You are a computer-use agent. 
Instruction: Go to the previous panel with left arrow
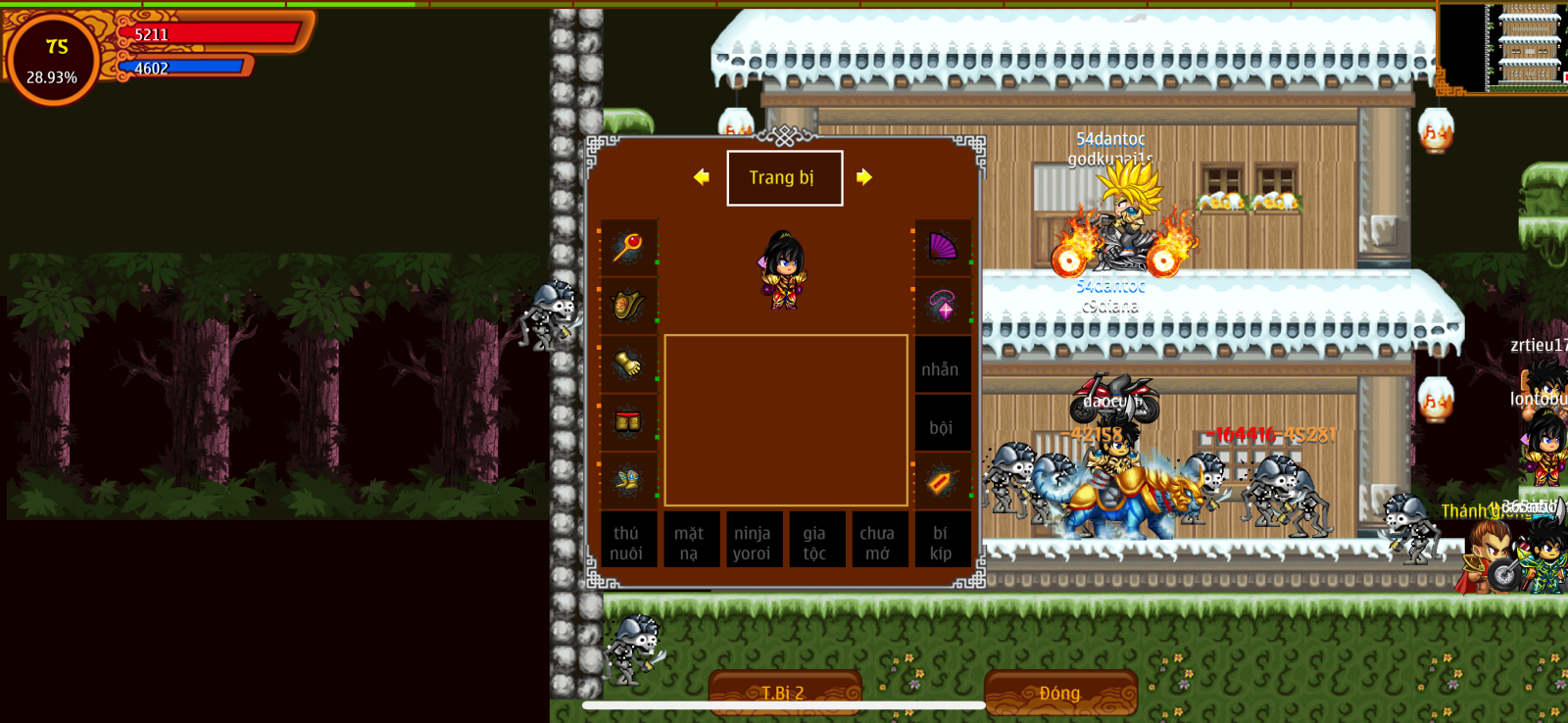[x=701, y=177]
